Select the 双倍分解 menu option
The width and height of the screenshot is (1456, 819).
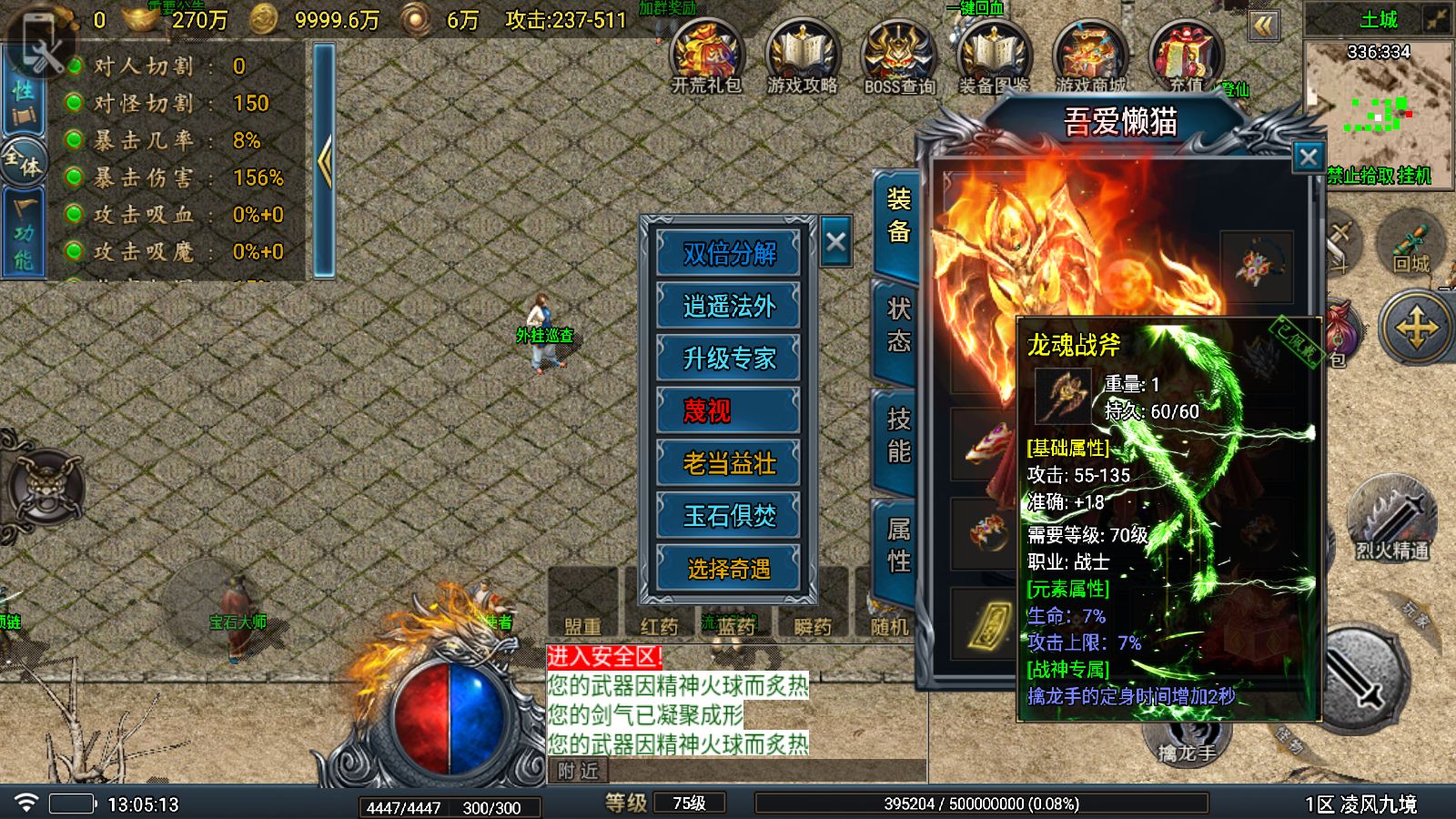(729, 252)
